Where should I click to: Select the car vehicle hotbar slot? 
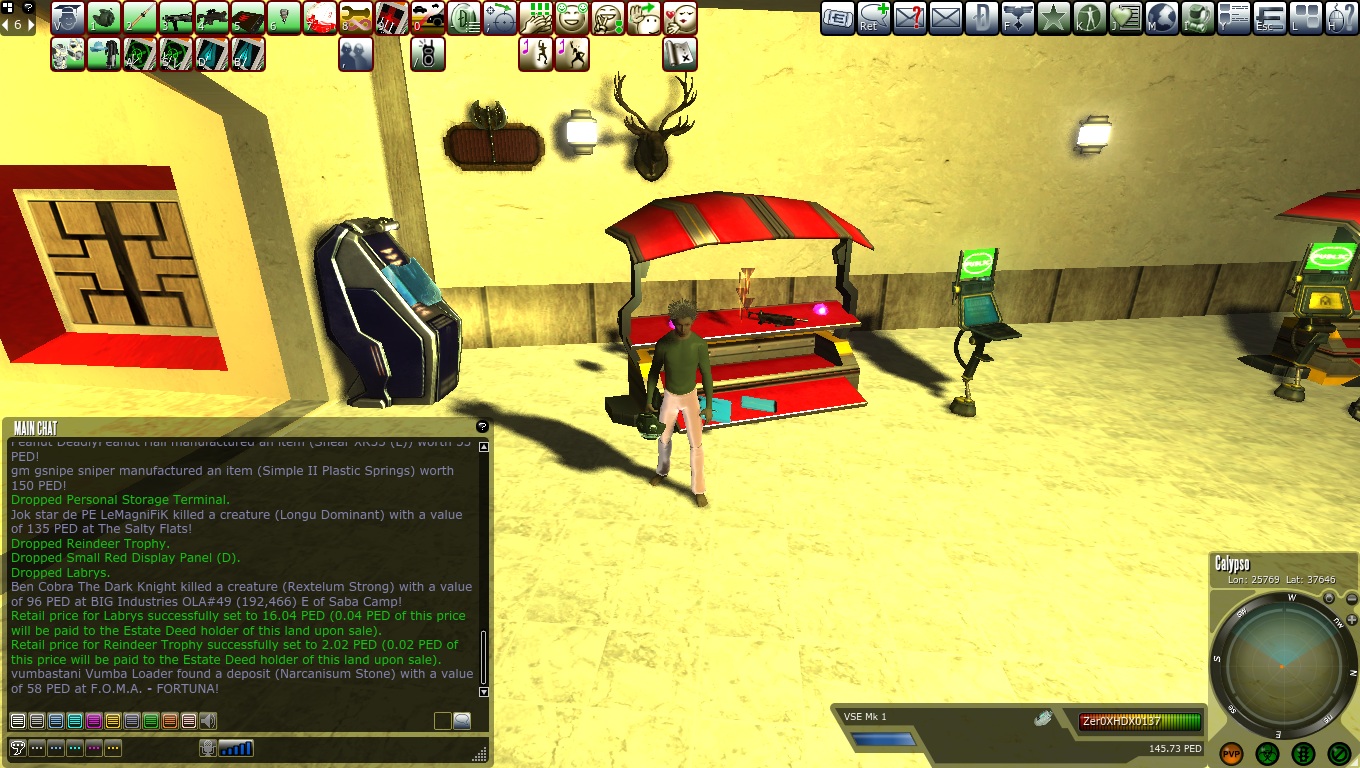(428, 18)
